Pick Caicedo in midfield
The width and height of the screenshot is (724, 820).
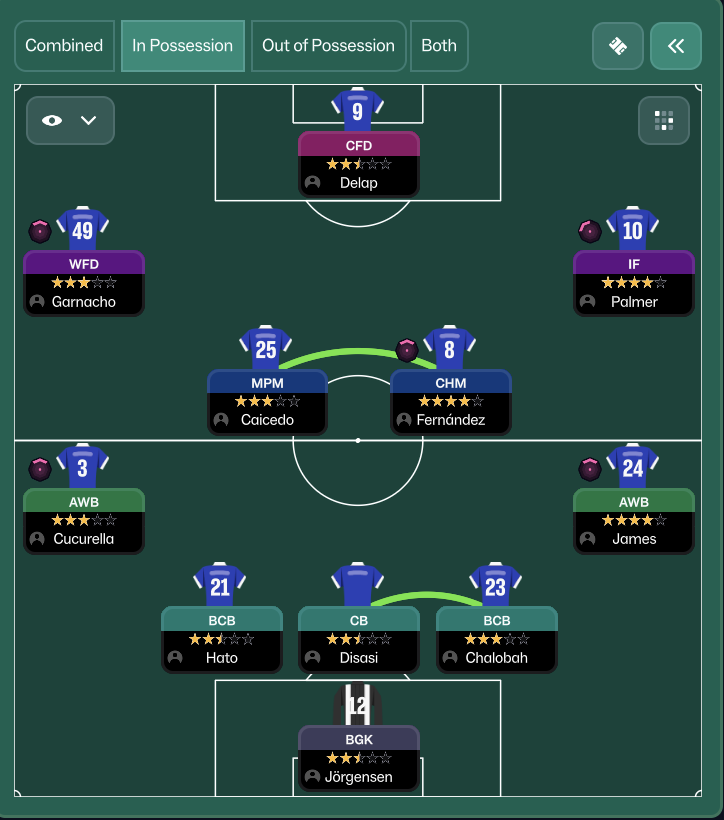point(267,402)
